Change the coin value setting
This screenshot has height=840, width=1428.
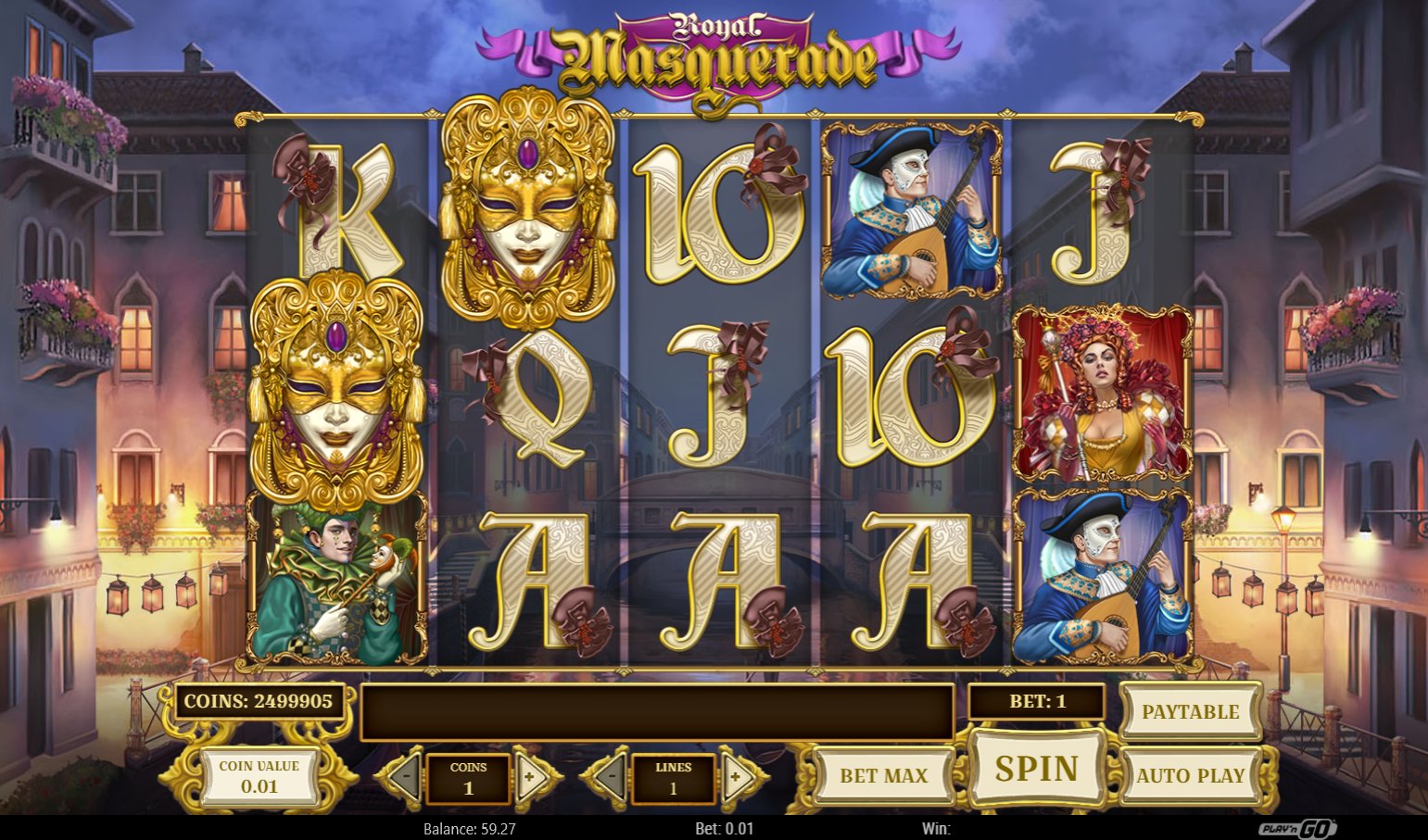coord(259,776)
